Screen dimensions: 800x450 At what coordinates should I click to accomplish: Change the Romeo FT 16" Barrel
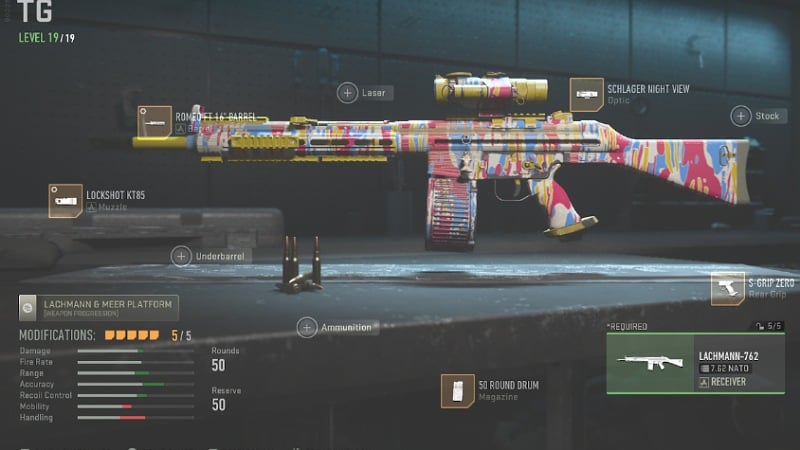(155, 122)
